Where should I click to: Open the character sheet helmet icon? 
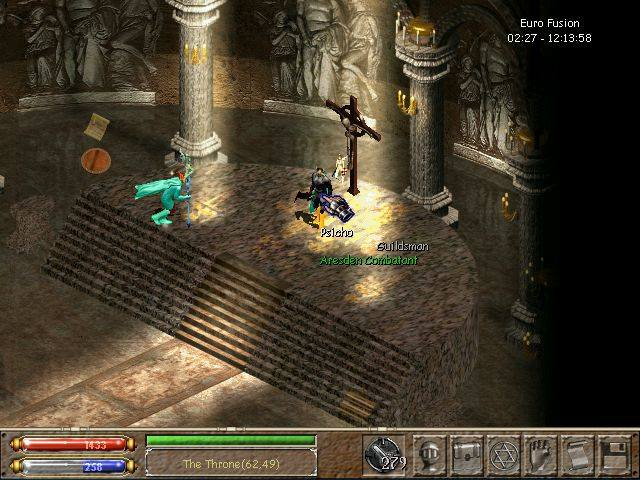[x=430, y=455]
